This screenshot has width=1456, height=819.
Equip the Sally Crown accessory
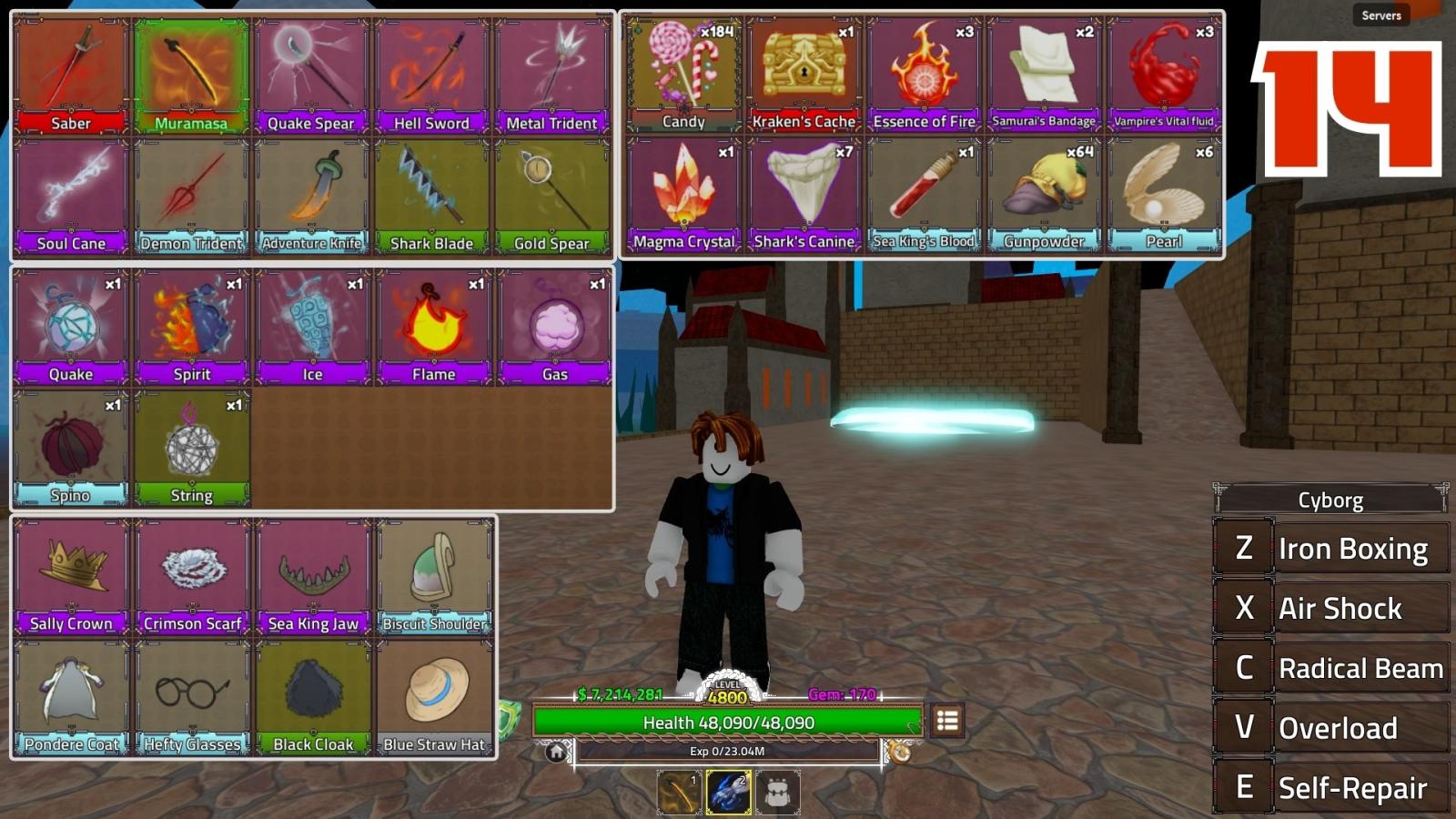(71, 577)
